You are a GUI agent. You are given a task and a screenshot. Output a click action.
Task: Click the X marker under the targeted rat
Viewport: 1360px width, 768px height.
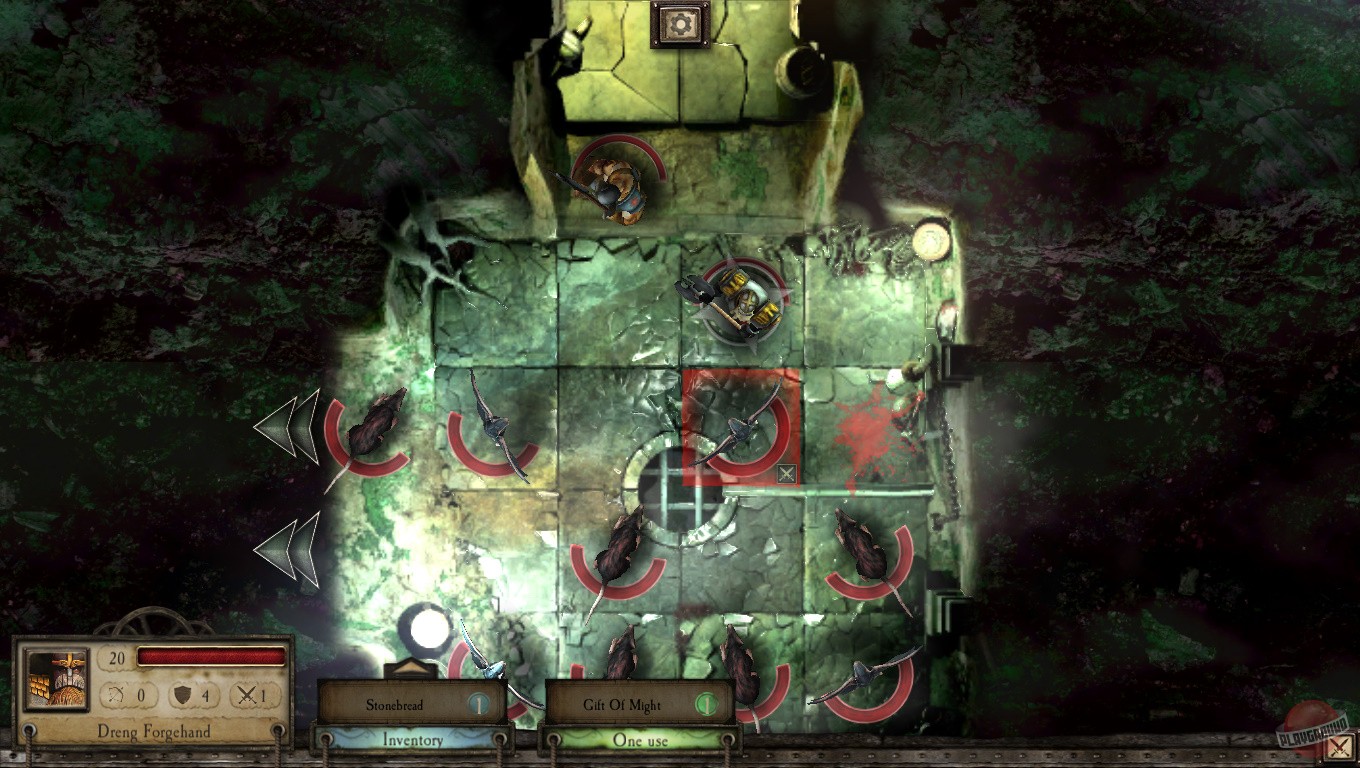(x=786, y=474)
